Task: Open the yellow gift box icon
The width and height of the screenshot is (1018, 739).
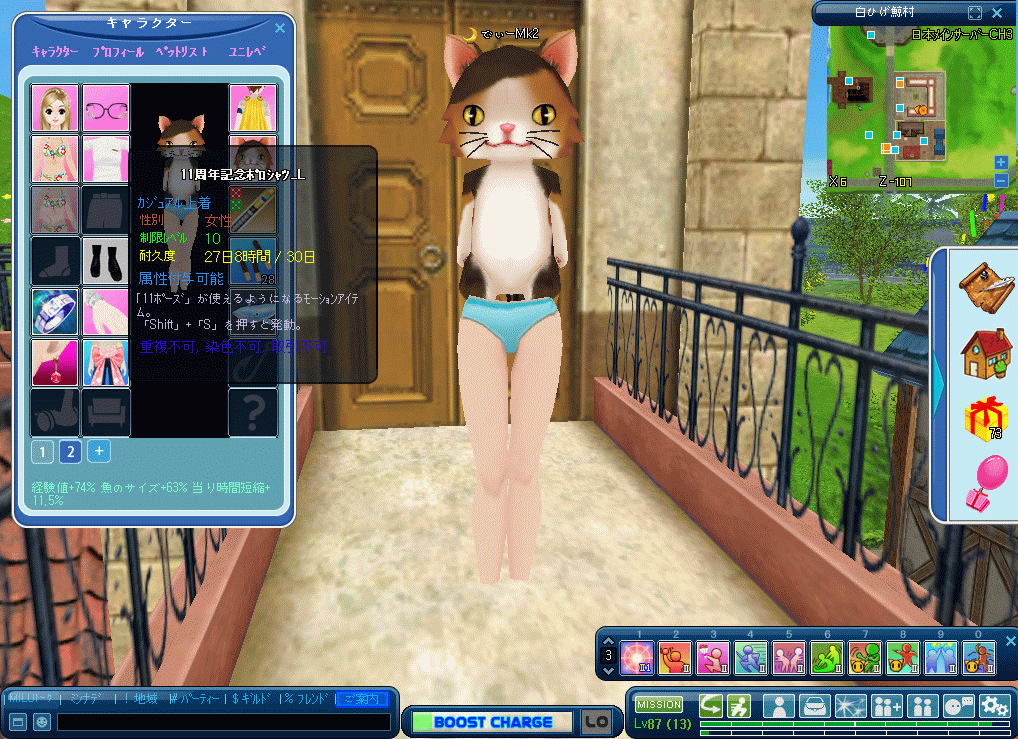Action: [982, 418]
